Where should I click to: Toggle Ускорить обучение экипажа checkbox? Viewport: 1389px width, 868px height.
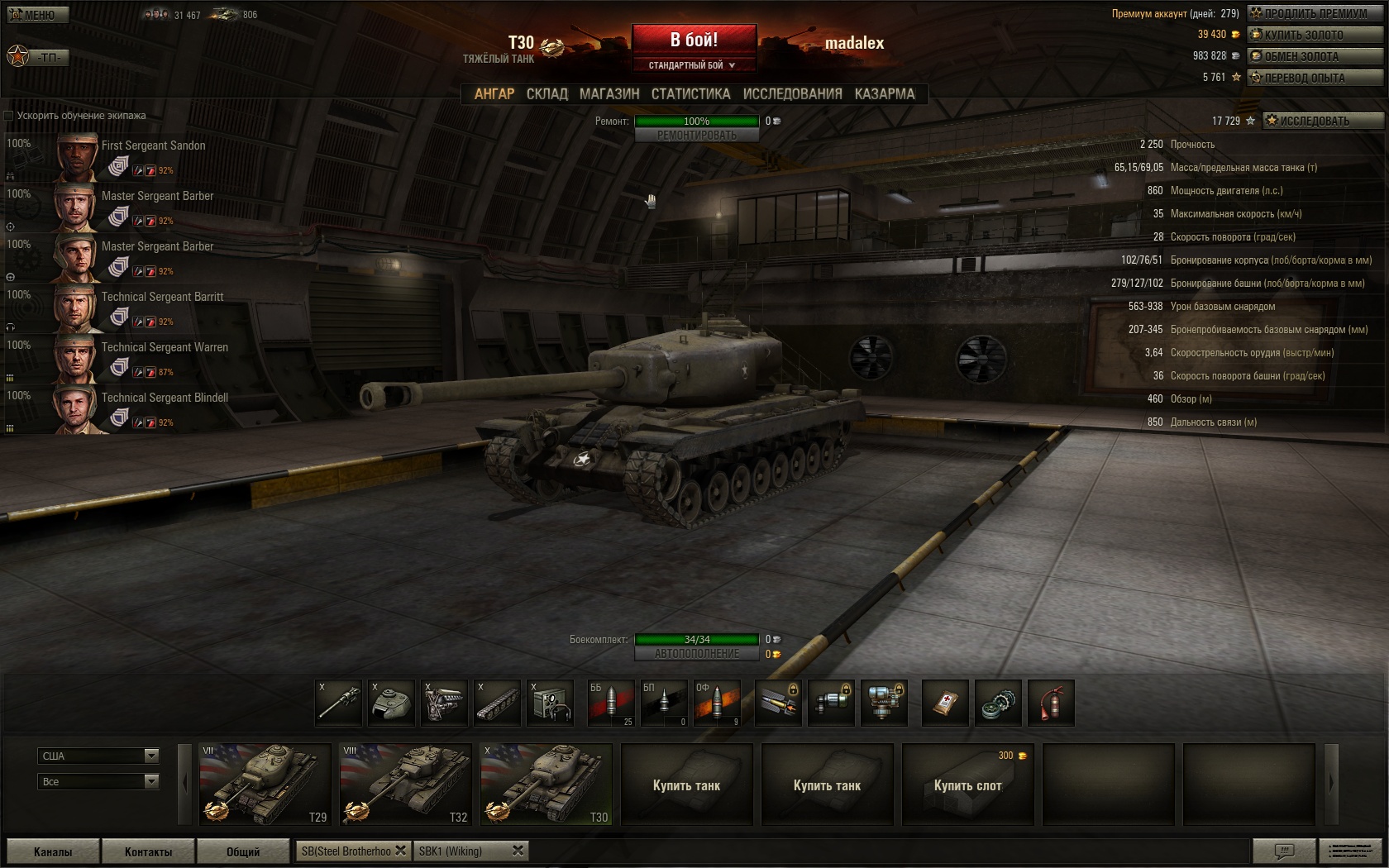tap(9, 116)
